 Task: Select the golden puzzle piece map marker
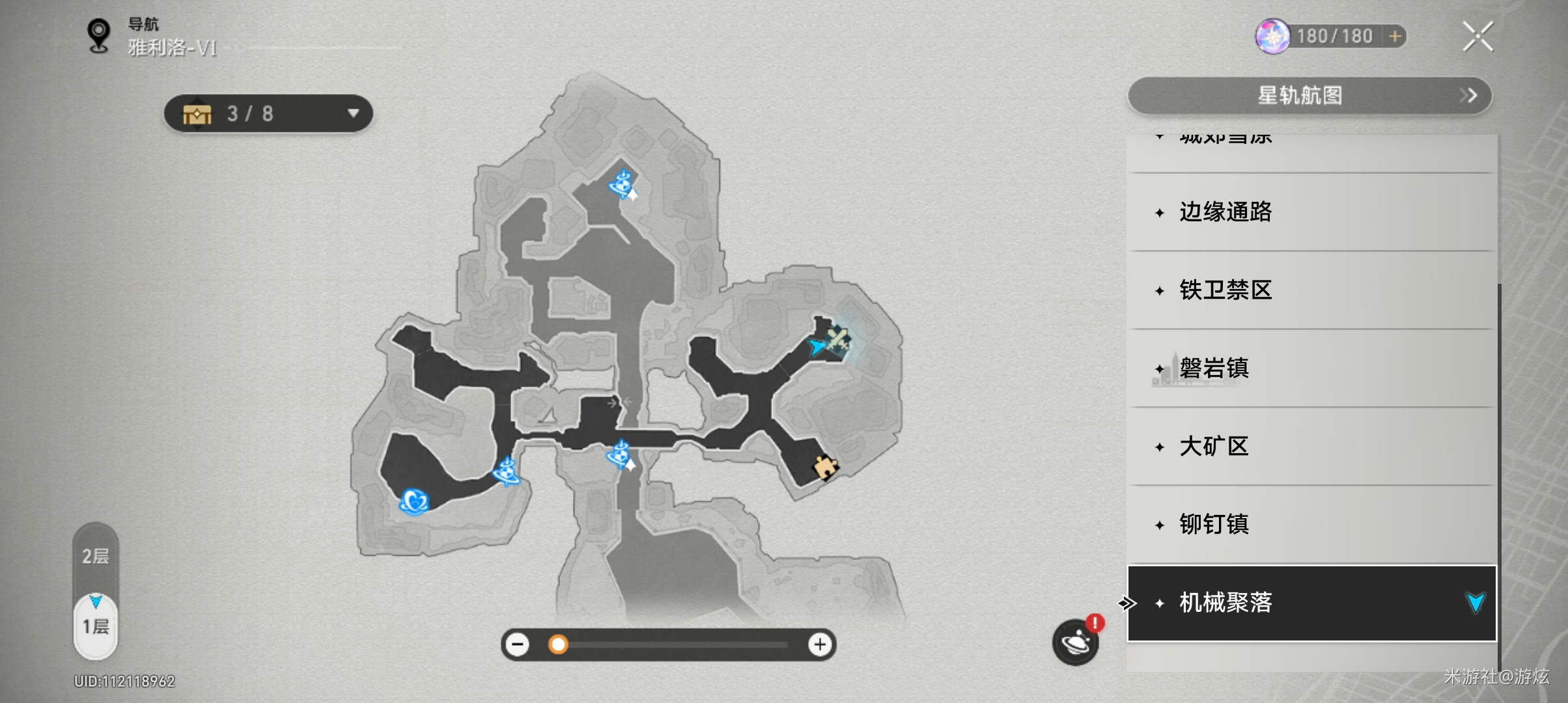pyautogui.click(x=825, y=466)
